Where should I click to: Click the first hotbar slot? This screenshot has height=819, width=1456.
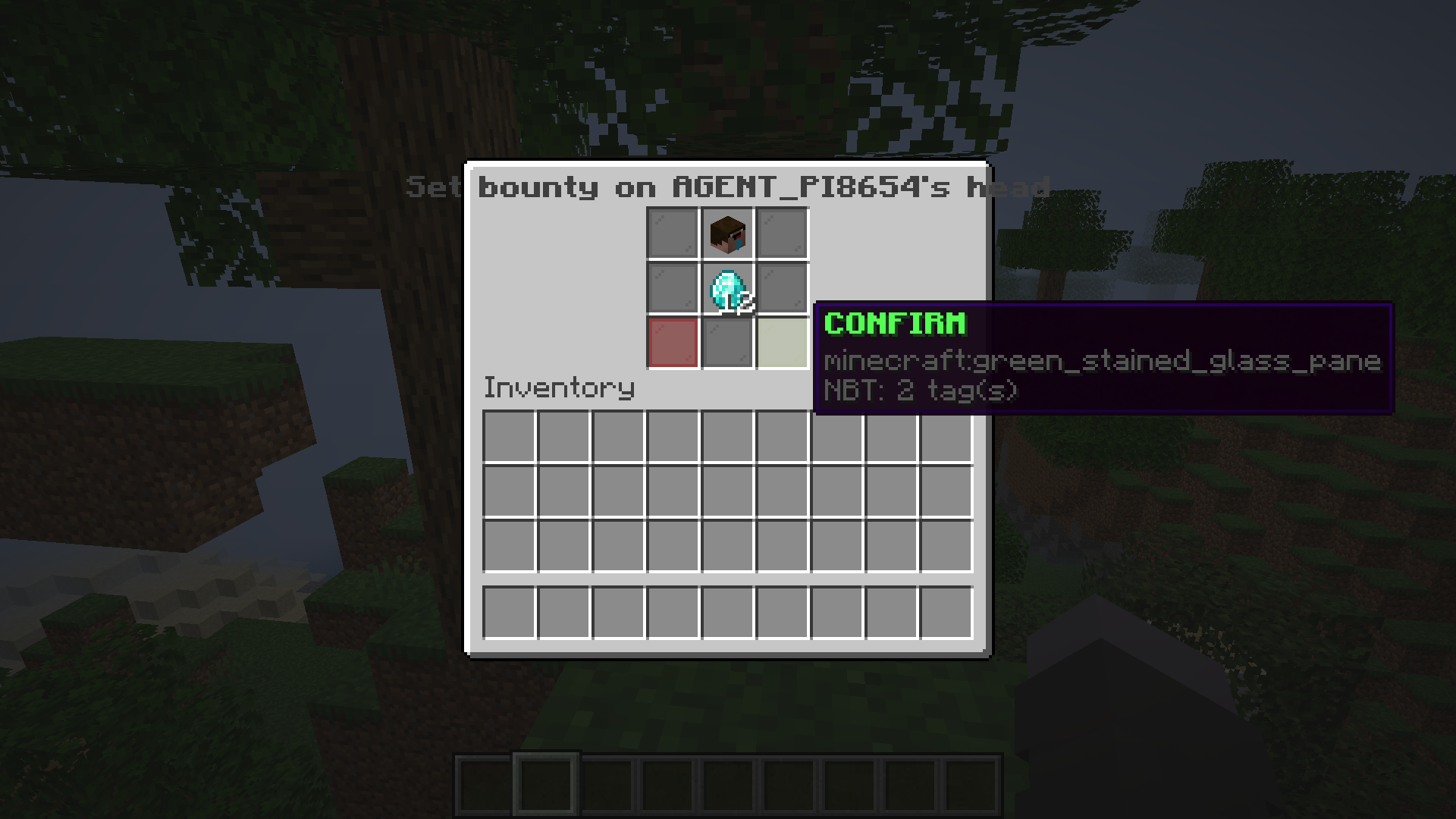pyautogui.click(x=483, y=784)
